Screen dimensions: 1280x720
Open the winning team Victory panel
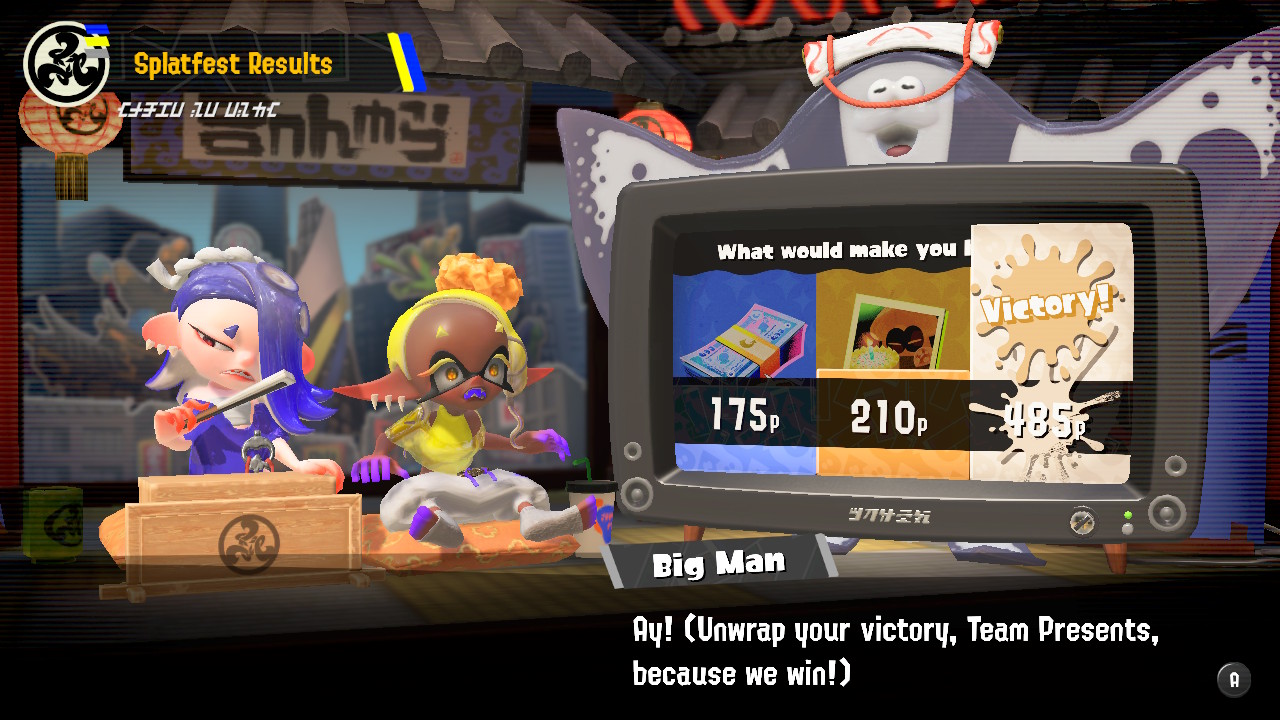point(1050,370)
